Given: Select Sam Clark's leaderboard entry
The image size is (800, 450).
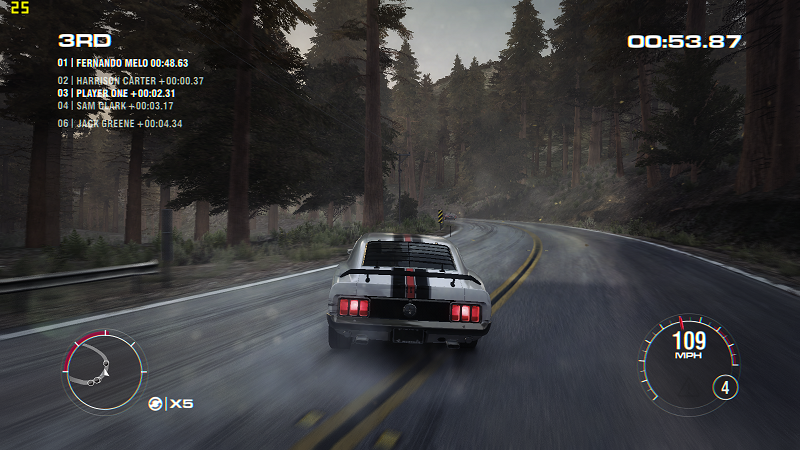Looking at the screenshot, I should tap(115, 105).
